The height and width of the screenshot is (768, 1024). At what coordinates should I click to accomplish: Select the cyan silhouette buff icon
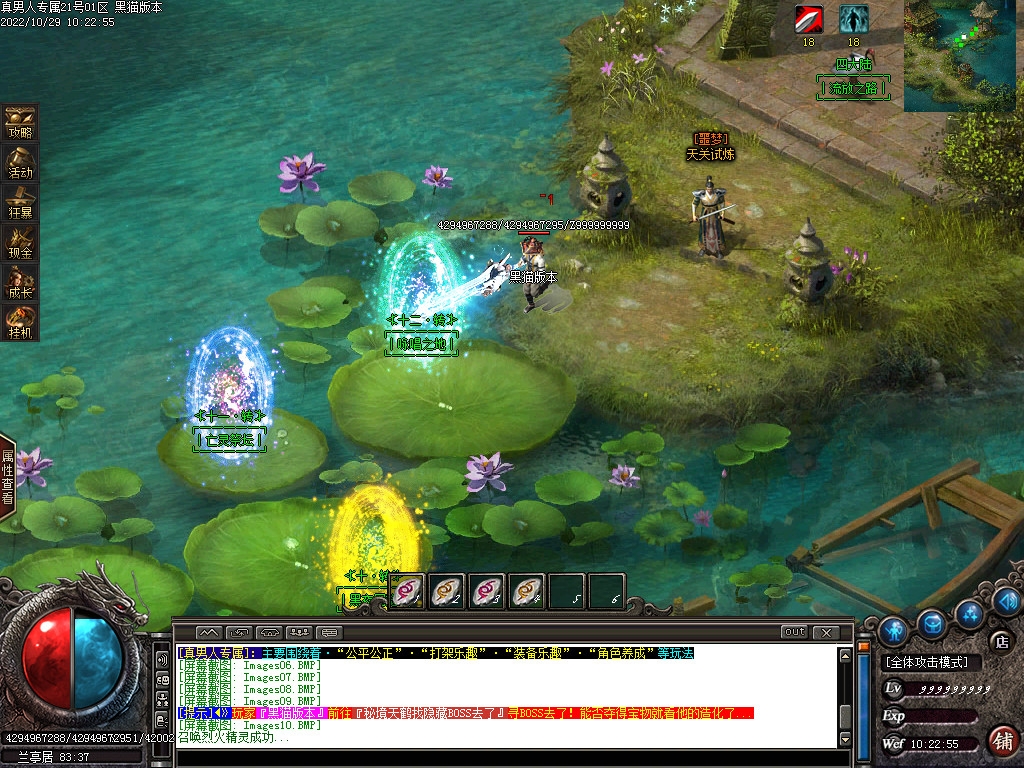tap(853, 19)
